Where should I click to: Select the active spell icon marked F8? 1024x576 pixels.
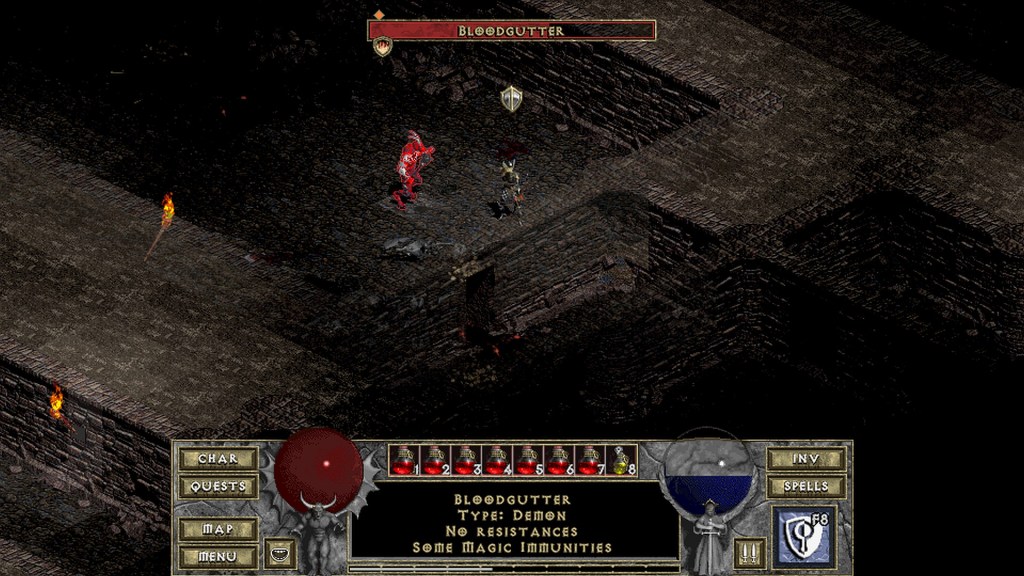coord(803,538)
